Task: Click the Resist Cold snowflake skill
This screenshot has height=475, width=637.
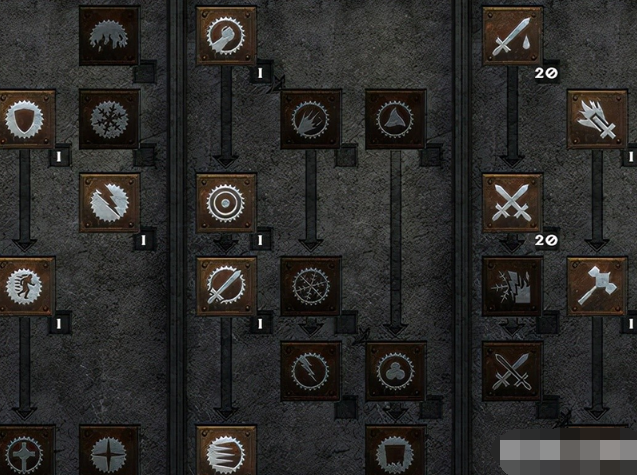Action: (x=109, y=119)
